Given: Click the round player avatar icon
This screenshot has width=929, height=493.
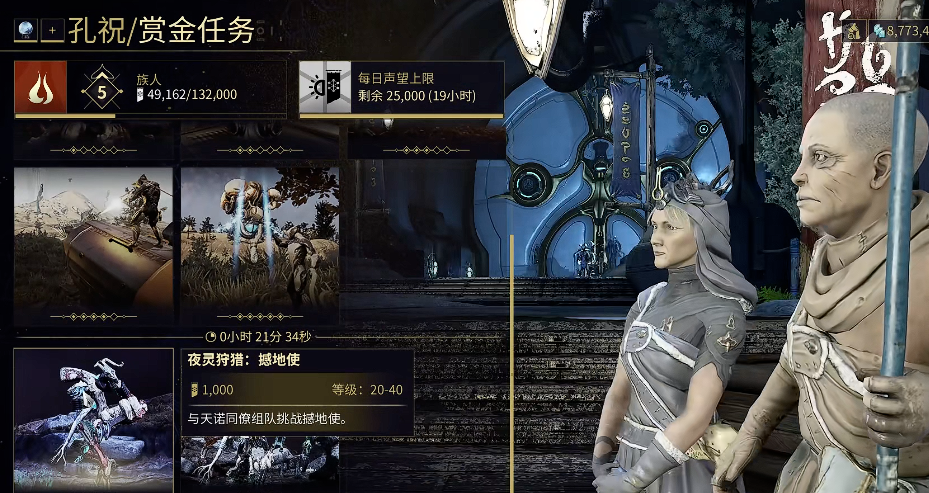Looking at the screenshot, I should point(26,31).
